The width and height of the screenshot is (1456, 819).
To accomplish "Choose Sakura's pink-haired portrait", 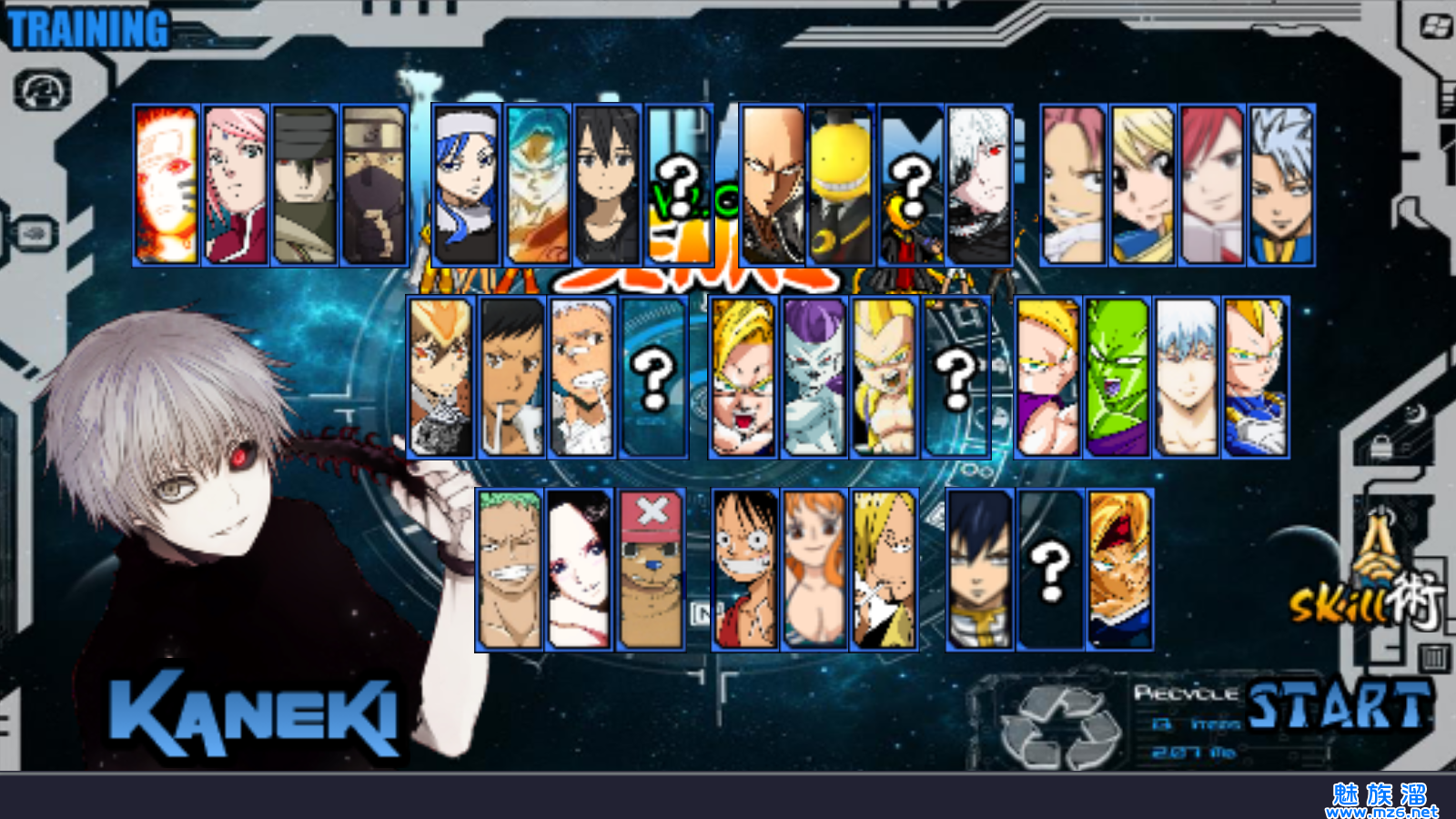I will coord(235,185).
